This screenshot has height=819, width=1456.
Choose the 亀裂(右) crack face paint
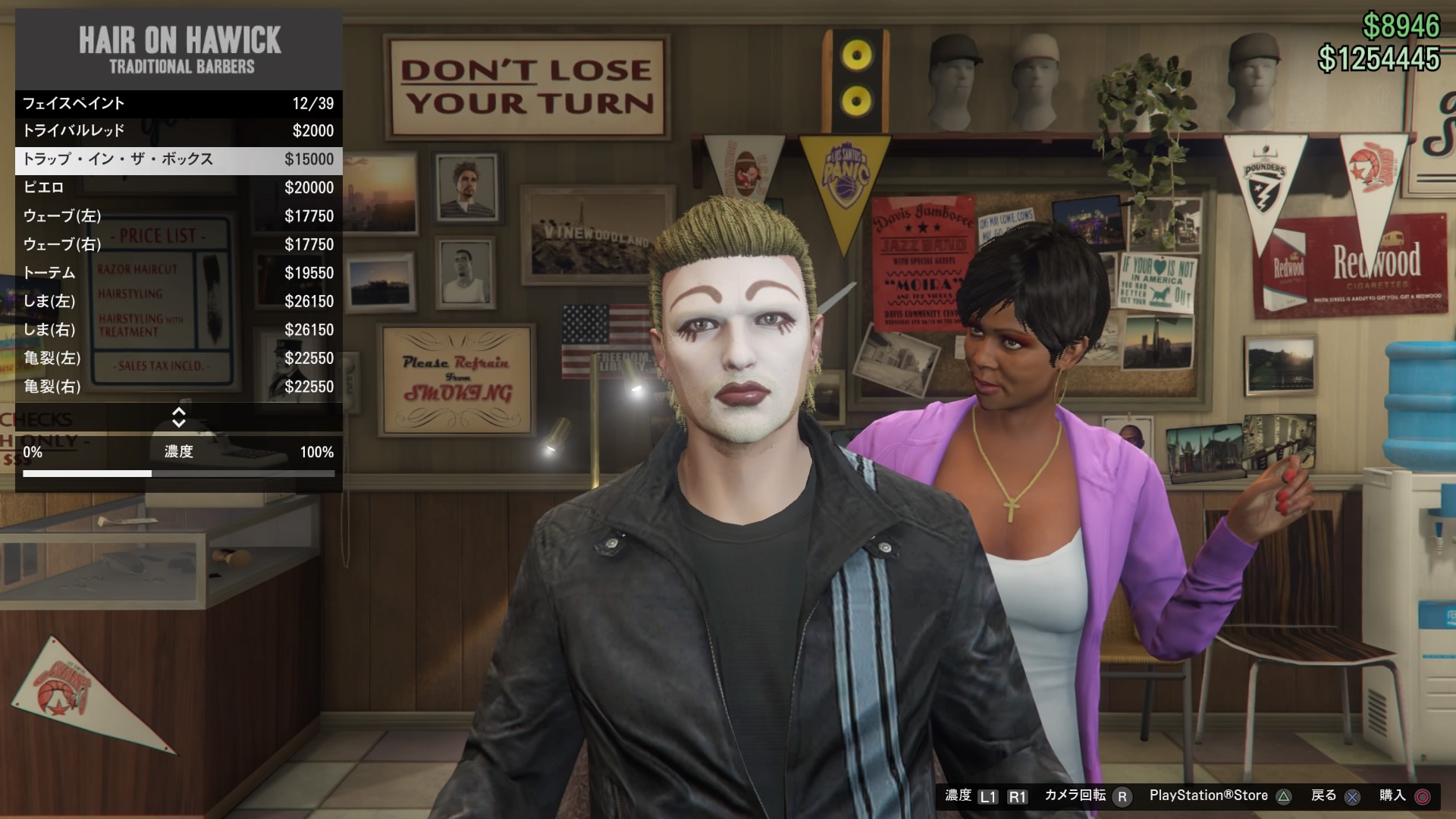pyautogui.click(x=178, y=387)
